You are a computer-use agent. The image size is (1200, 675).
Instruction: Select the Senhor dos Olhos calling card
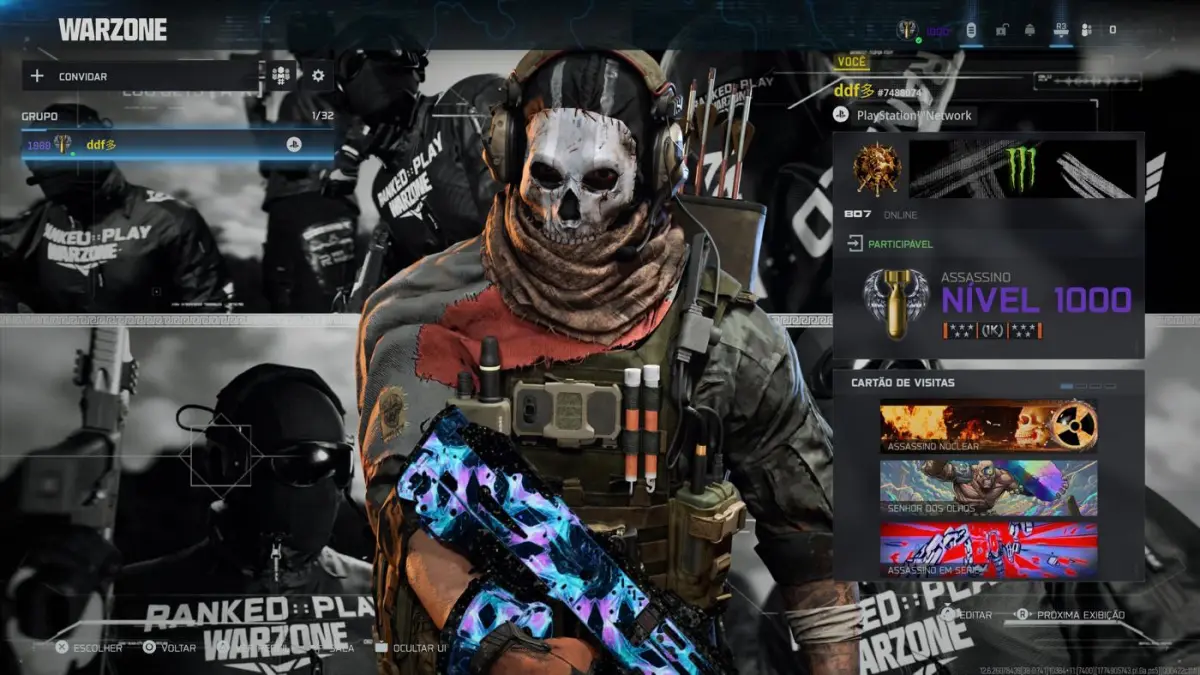click(x=988, y=487)
